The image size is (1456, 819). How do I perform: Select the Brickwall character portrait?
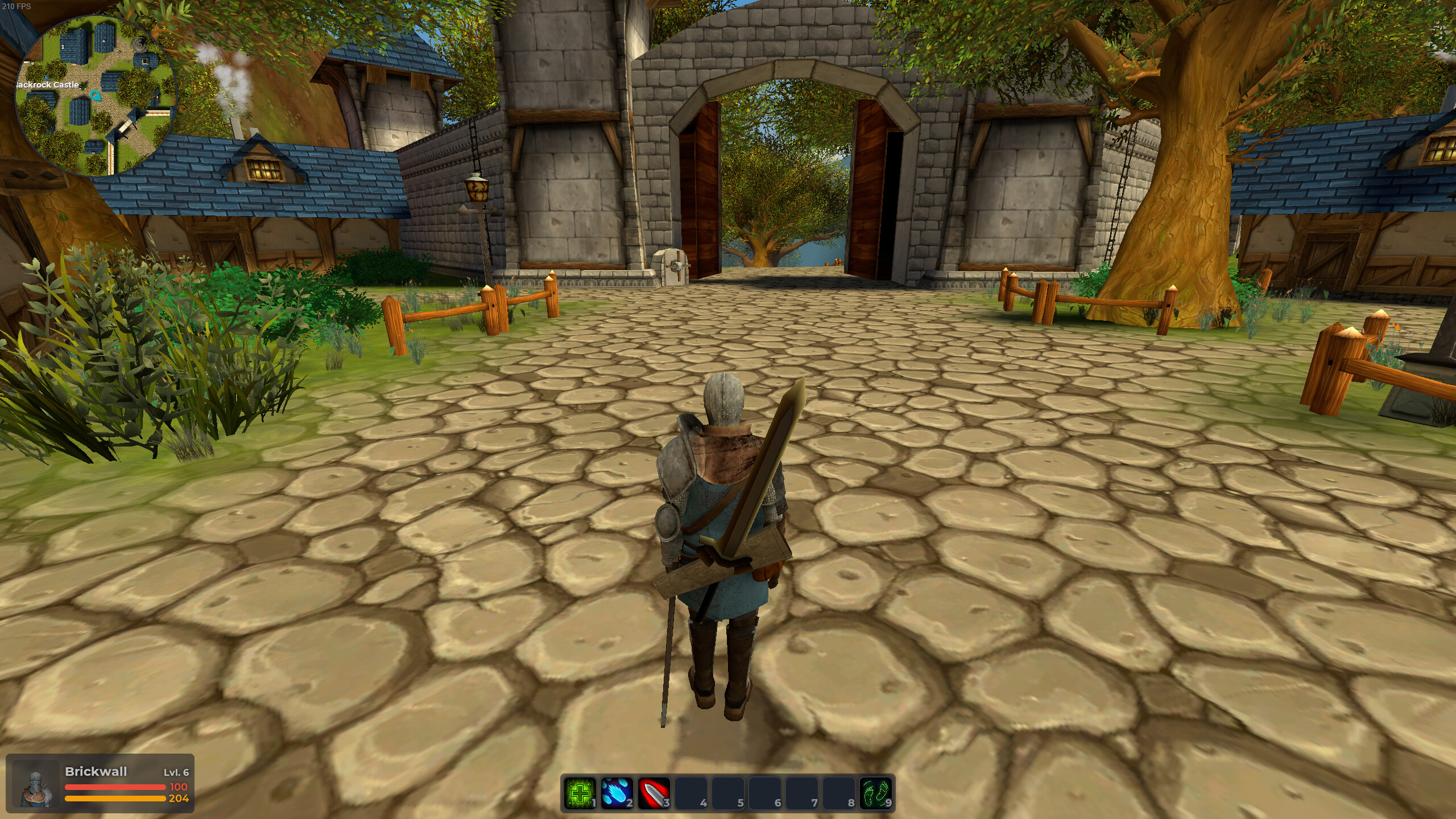[x=36, y=787]
